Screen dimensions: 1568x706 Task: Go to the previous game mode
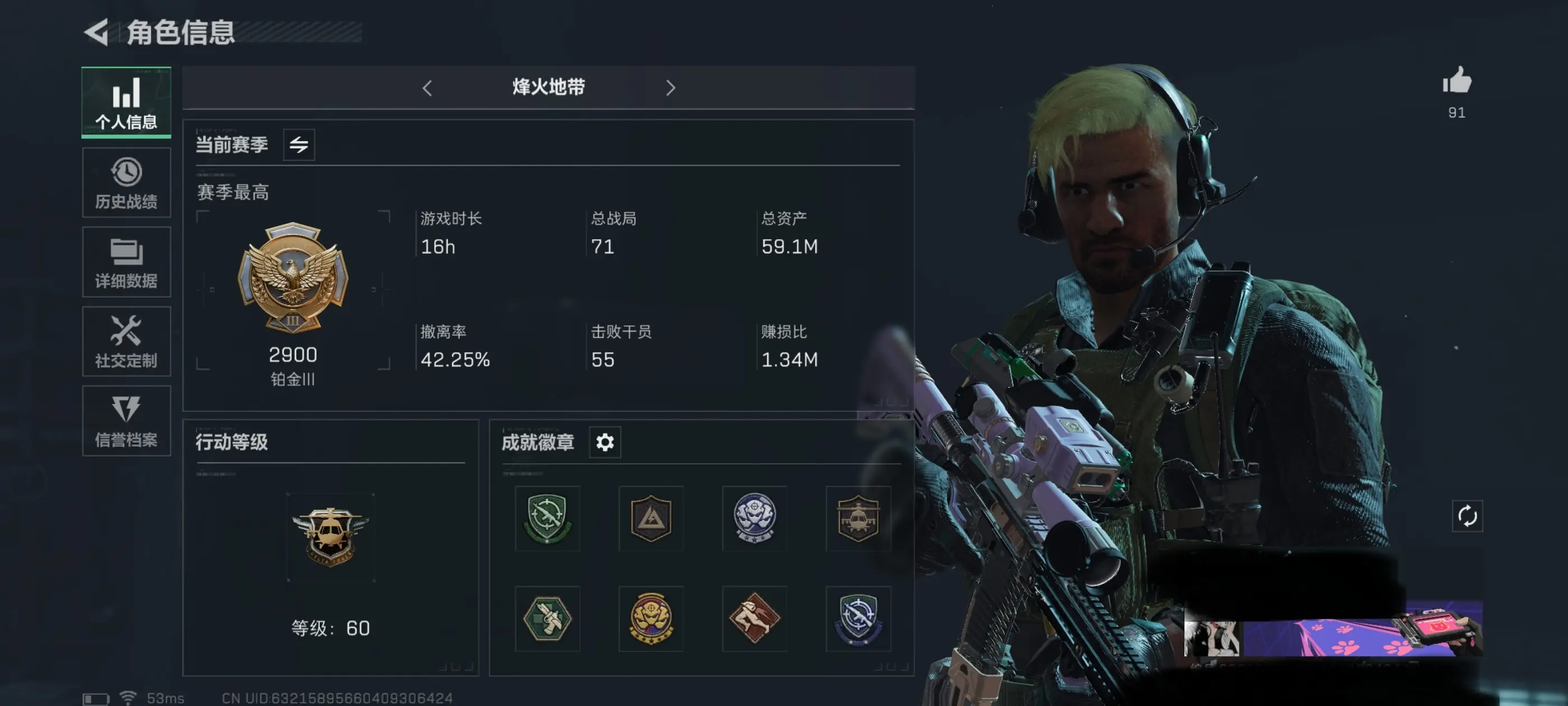point(427,88)
